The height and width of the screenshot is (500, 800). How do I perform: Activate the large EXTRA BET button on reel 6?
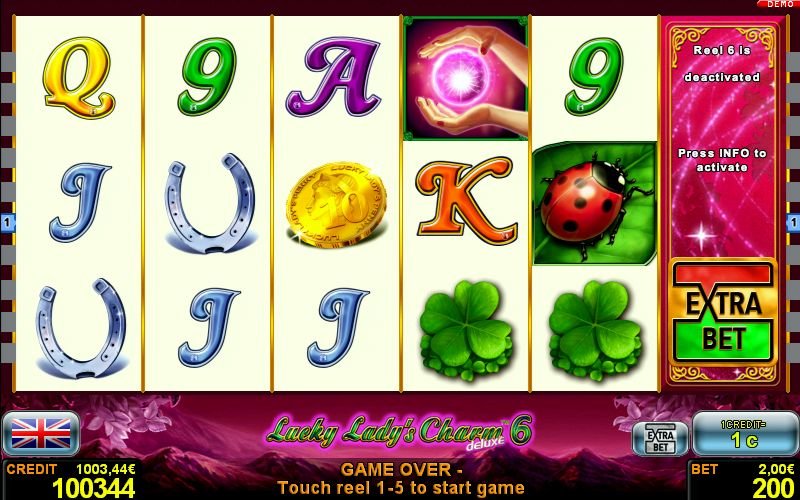[723, 312]
